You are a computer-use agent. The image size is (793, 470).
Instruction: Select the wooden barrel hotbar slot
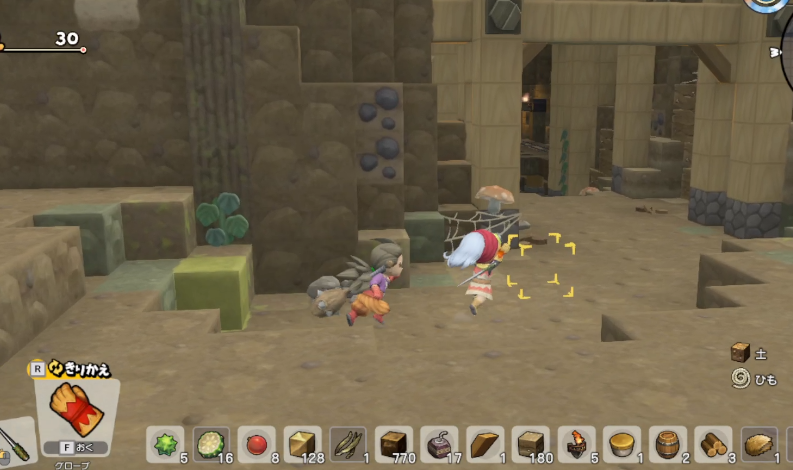pos(670,445)
